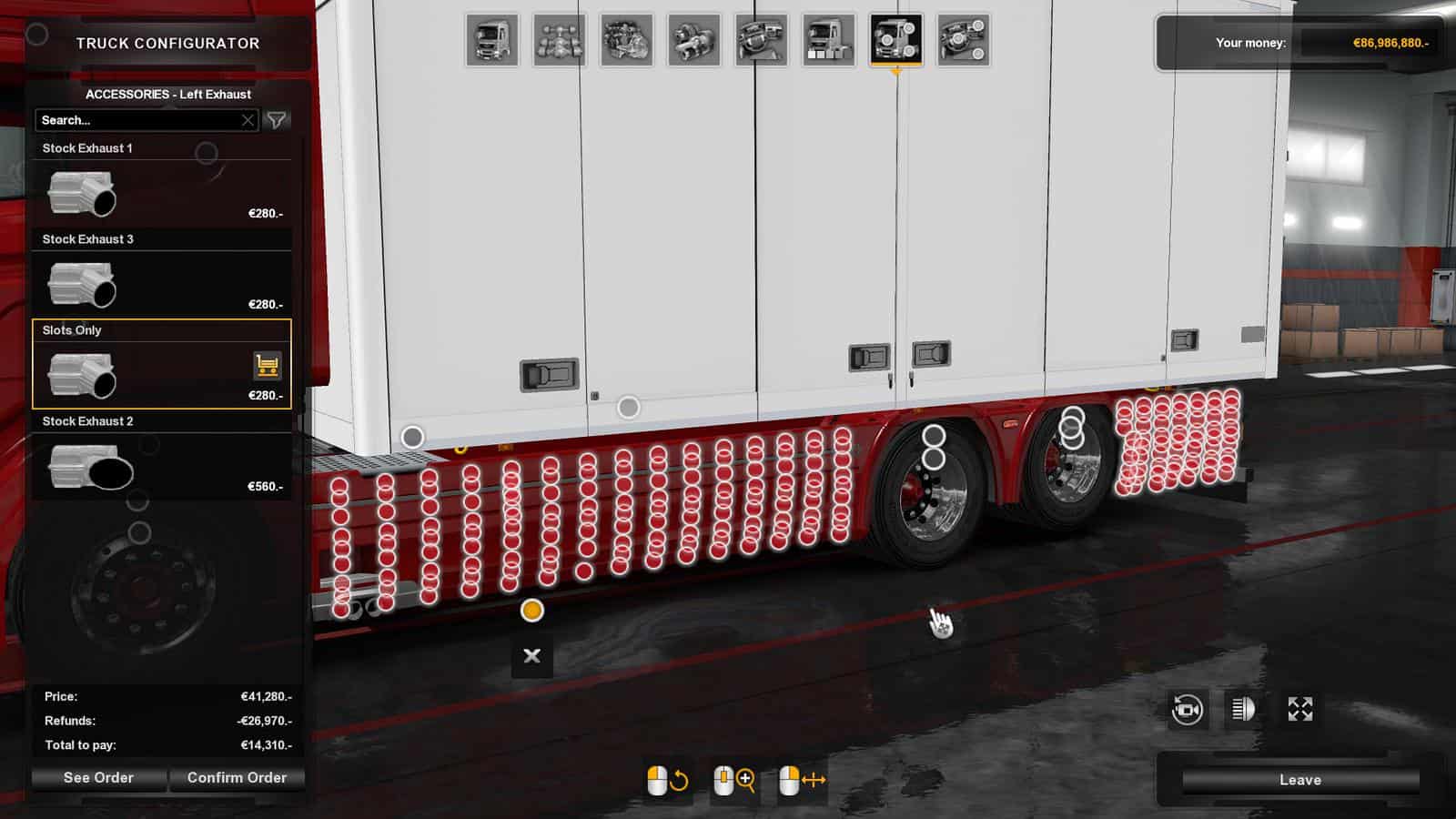Activate the camera rotation view

(1188, 710)
